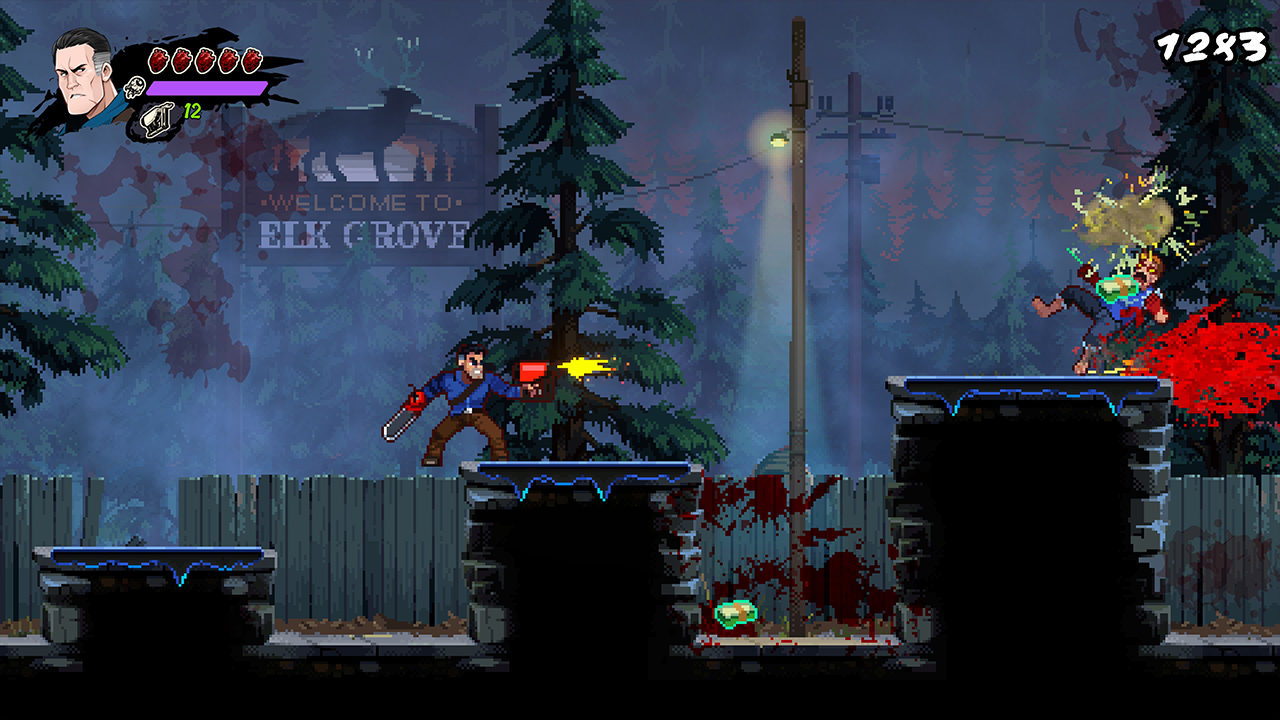Select the ammo item icon showing 12
Image resolution: width=1280 pixels, height=720 pixels.
coord(156,116)
